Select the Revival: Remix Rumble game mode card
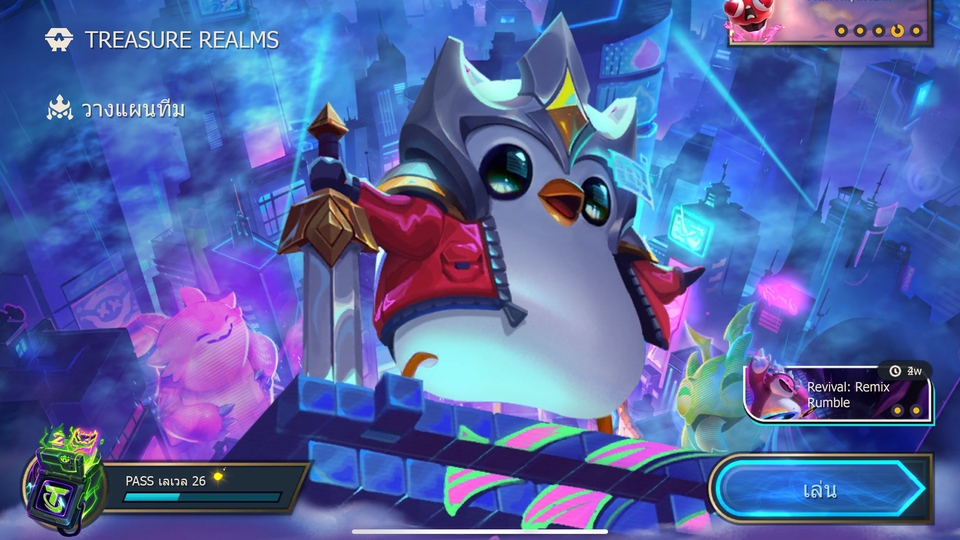The image size is (960, 540). pos(838,393)
